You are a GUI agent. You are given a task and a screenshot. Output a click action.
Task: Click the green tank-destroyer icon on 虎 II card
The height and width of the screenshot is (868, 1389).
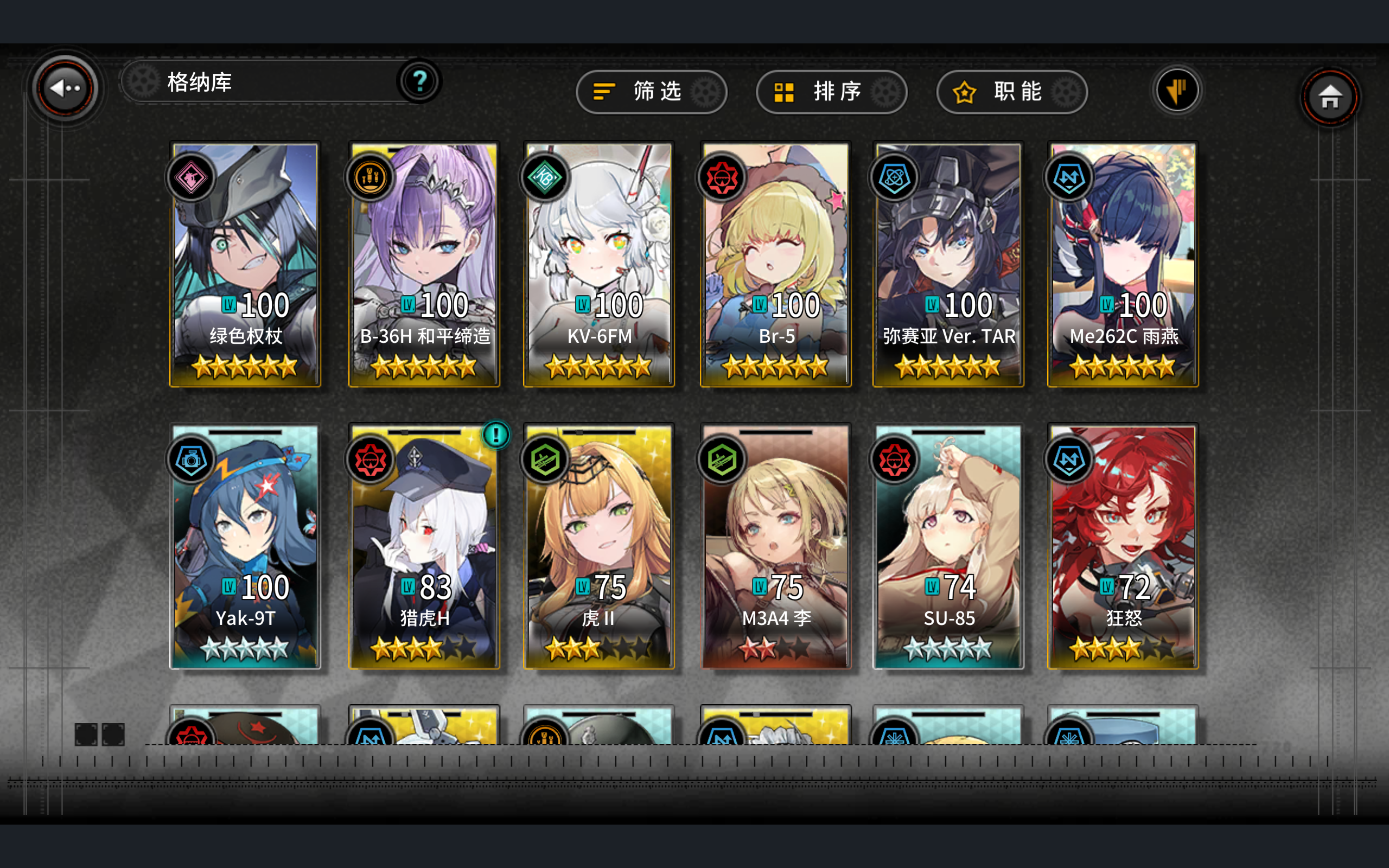[x=545, y=459]
